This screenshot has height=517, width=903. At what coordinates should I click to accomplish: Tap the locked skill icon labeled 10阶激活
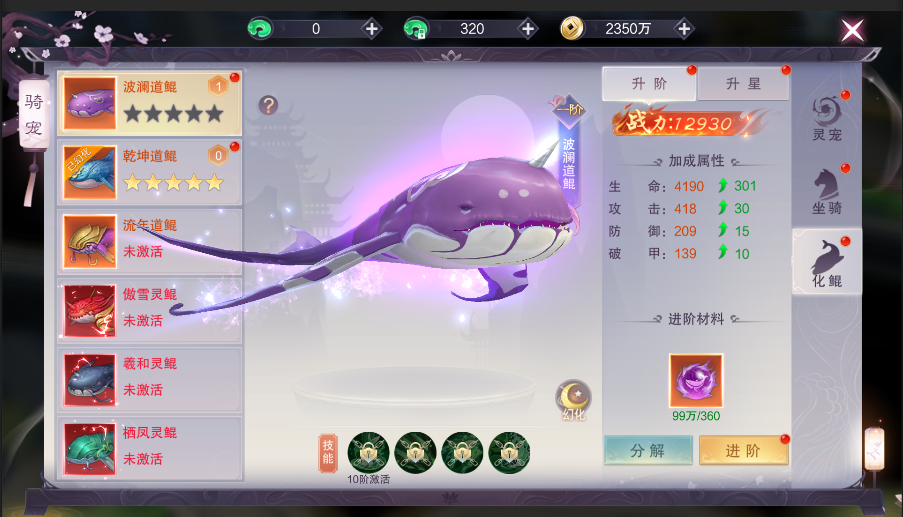click(368, 453)
